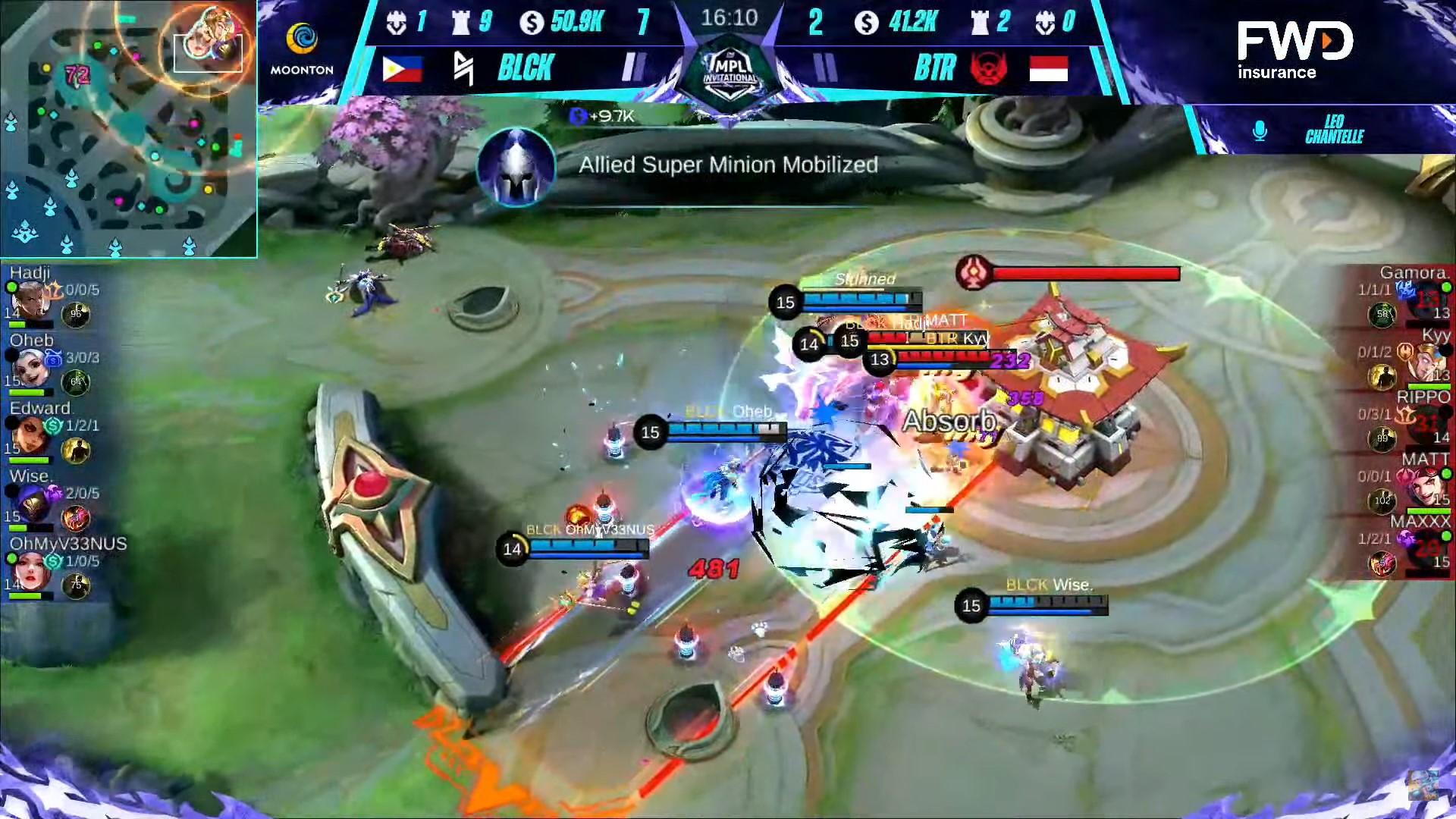
Task: Select OhMyV33NUS's hero portrait
Action: pos(30,571)
